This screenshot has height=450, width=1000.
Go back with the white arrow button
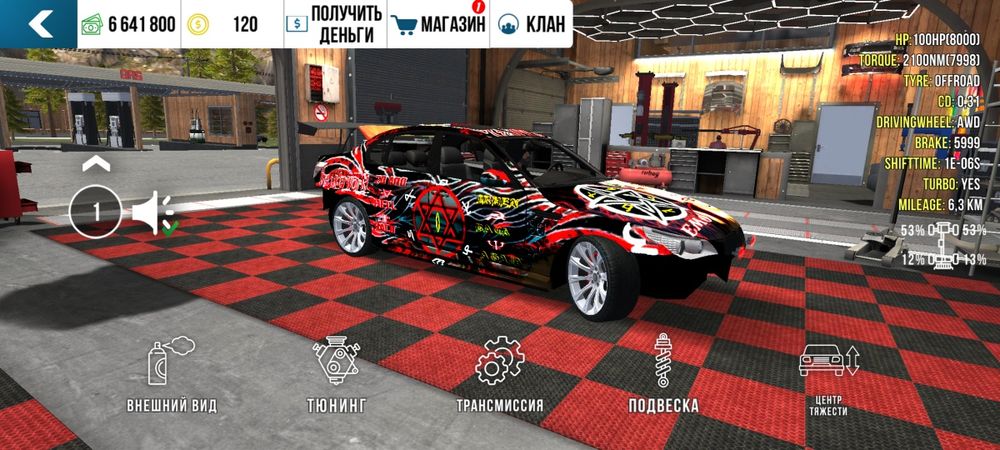pyautogui.click(x=38, y=24)
